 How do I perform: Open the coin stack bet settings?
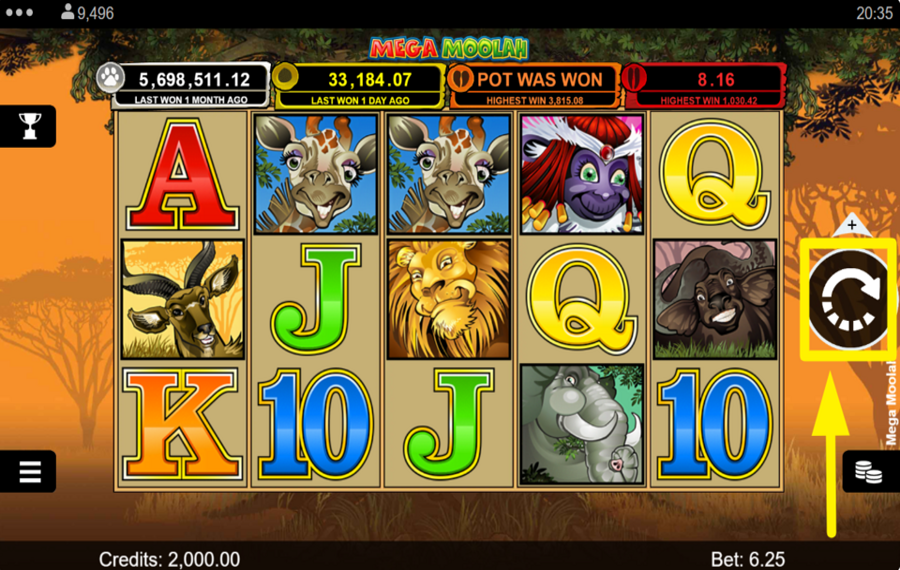(868, 472)
